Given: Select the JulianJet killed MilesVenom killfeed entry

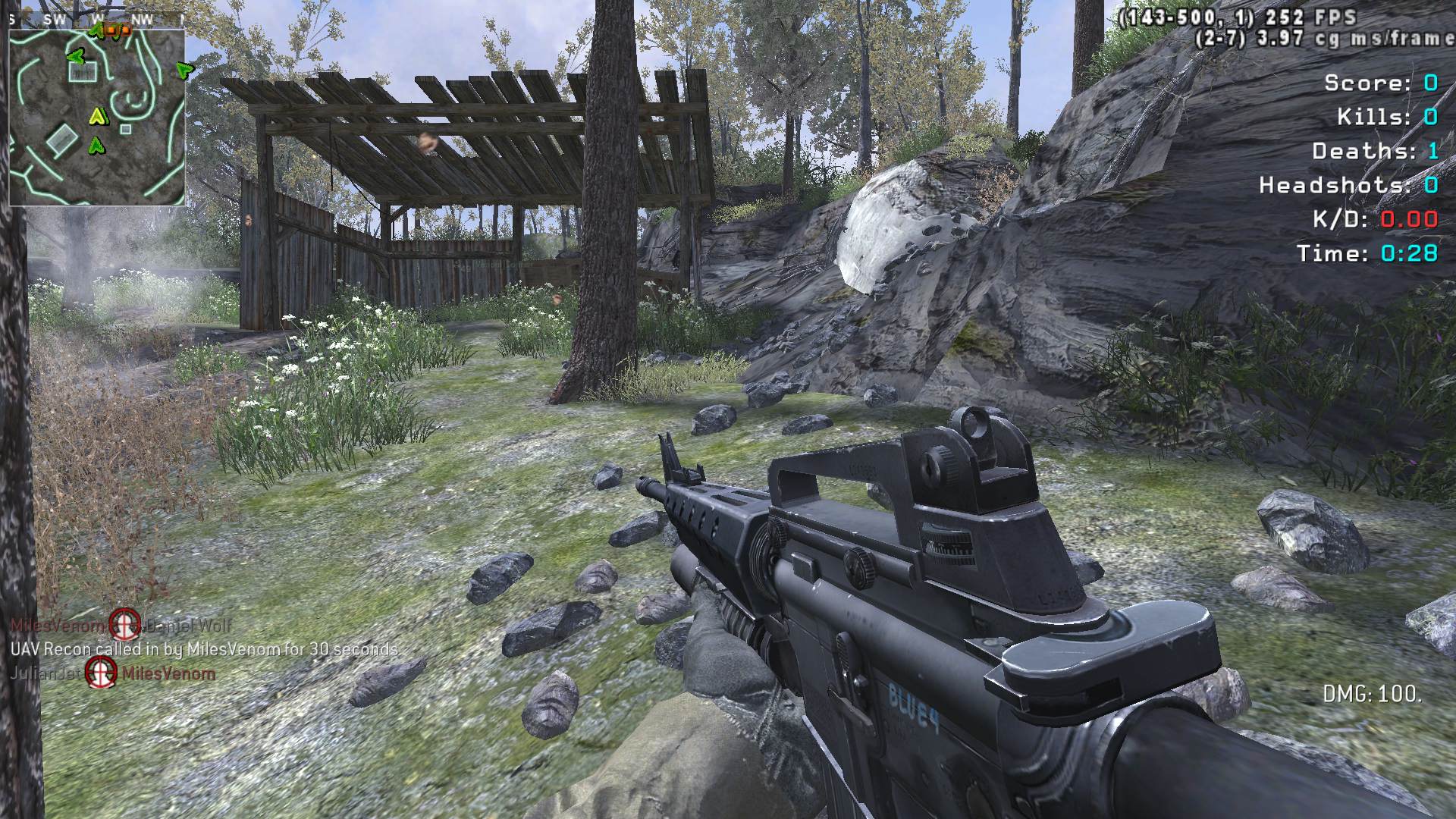Looking at the screenshot, I should coord(114,673).
